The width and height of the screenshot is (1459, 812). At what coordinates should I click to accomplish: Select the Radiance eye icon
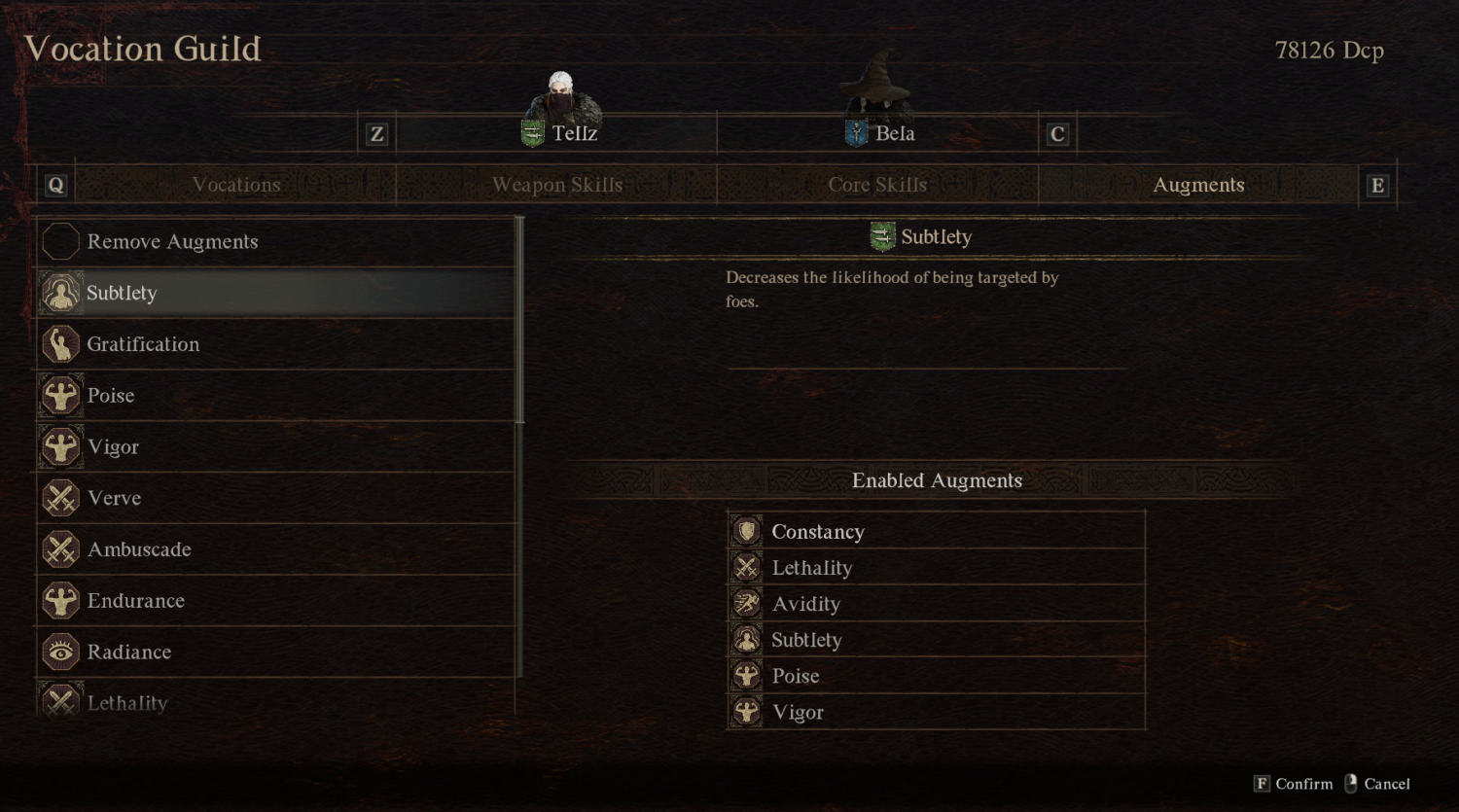coord(60,652)
